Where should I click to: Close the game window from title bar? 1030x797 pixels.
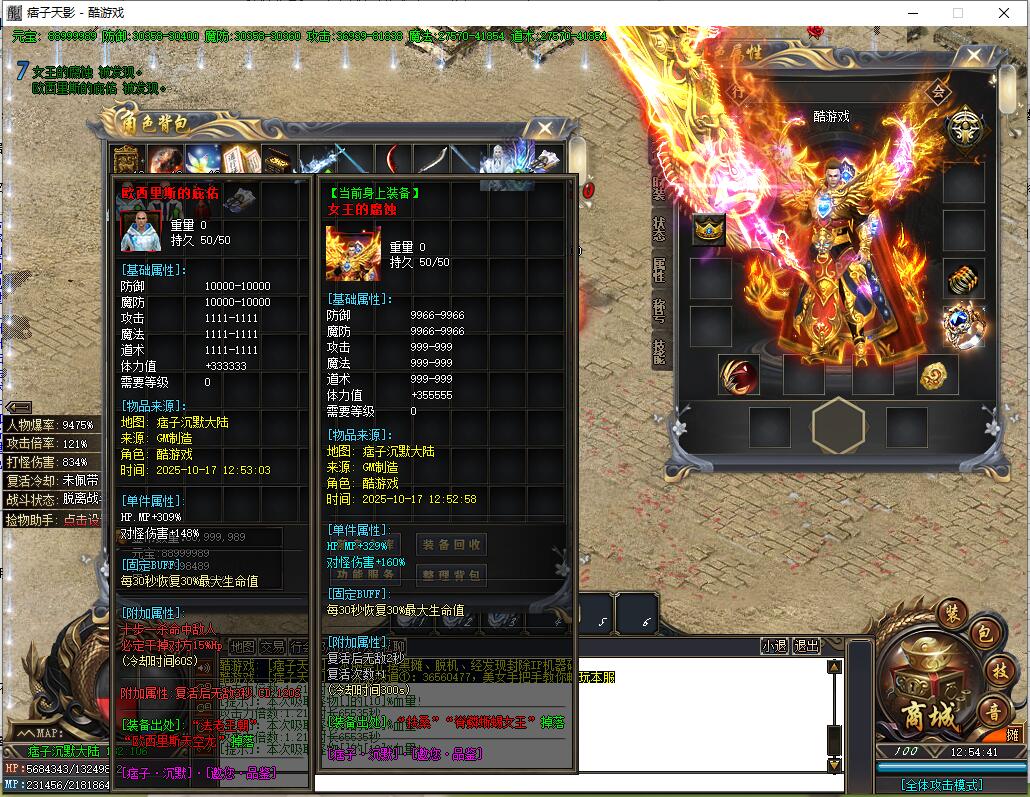1005,13
